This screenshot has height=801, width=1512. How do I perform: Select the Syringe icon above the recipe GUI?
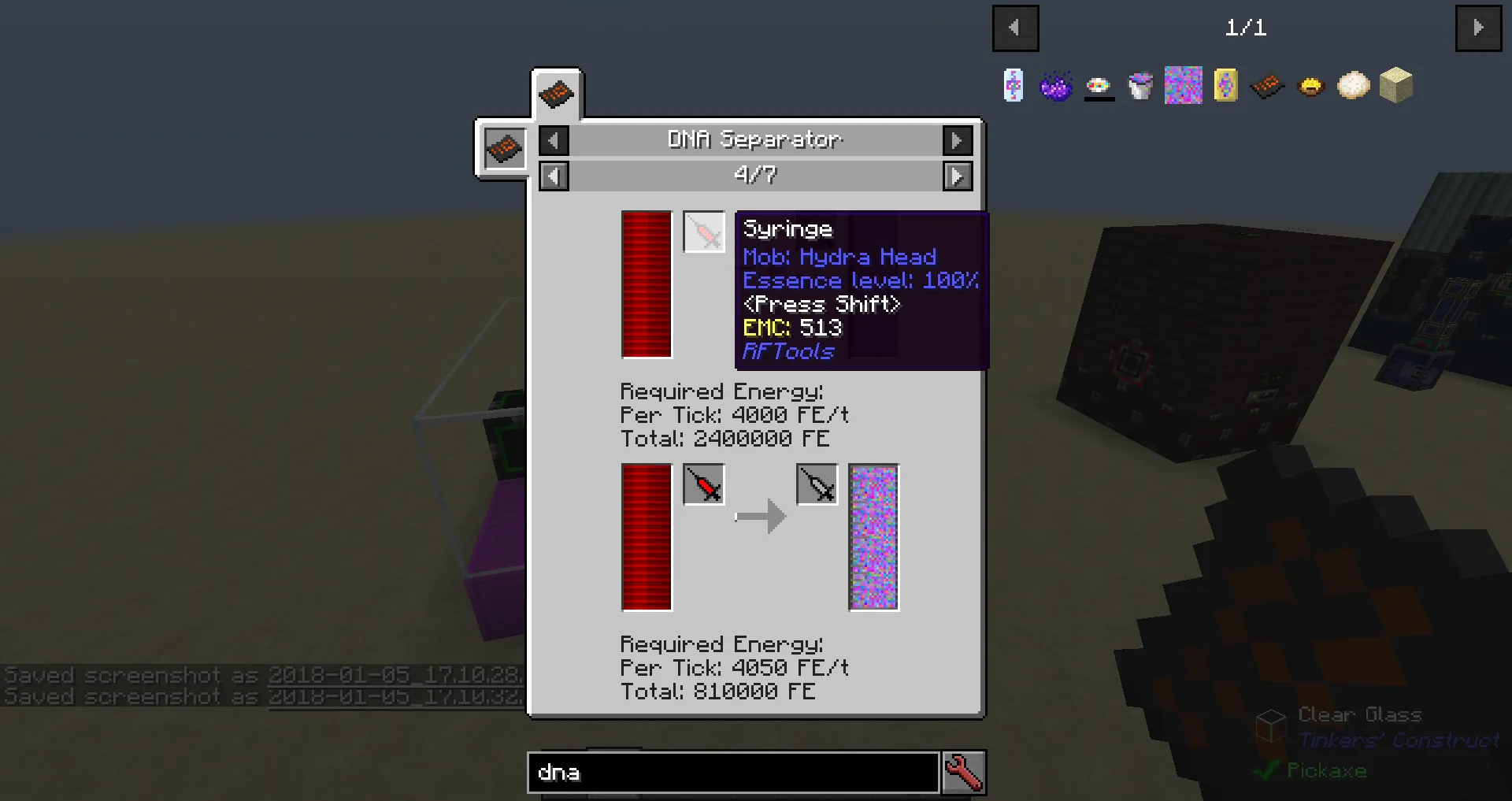(703, 232)
